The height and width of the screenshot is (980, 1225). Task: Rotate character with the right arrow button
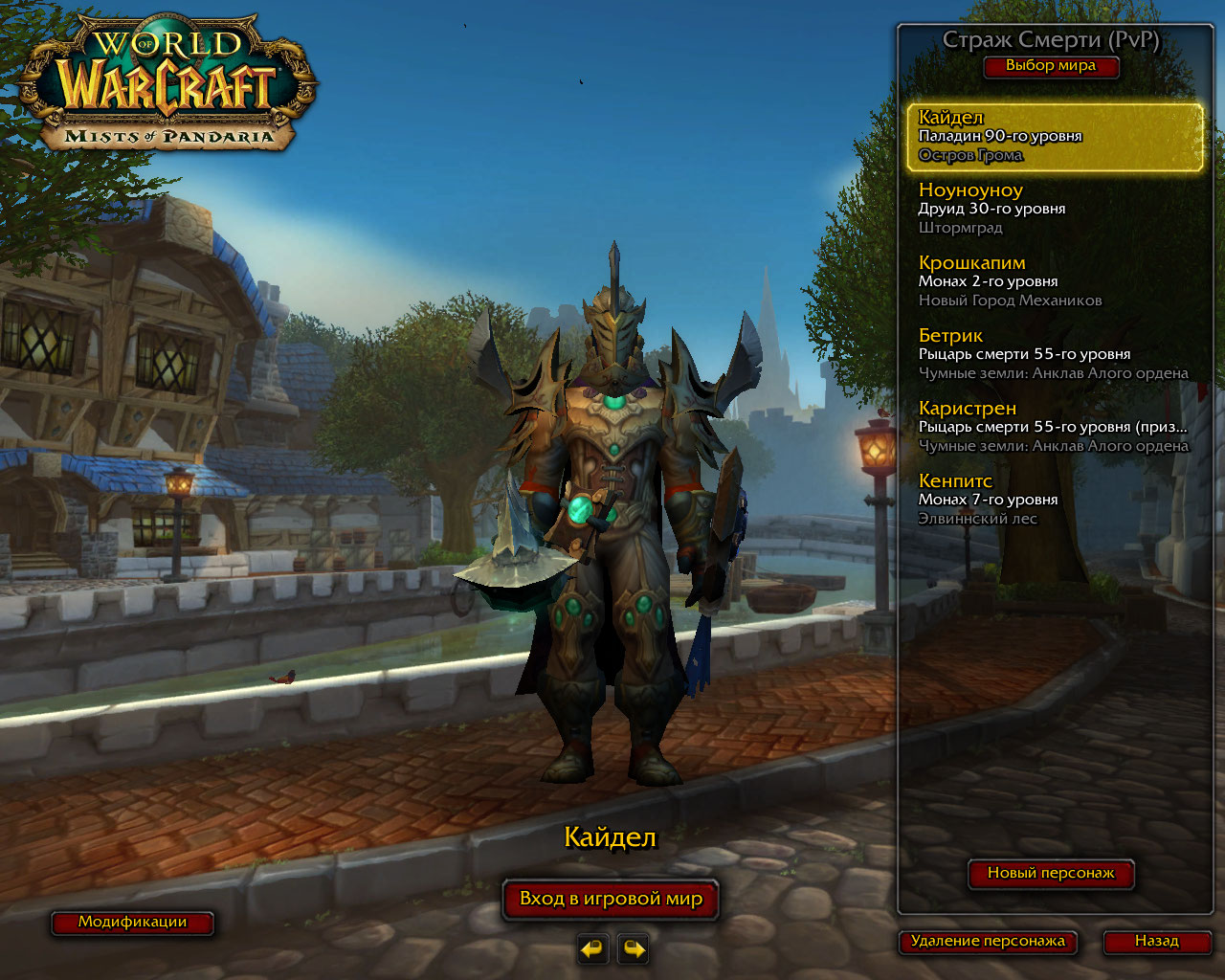634,948
